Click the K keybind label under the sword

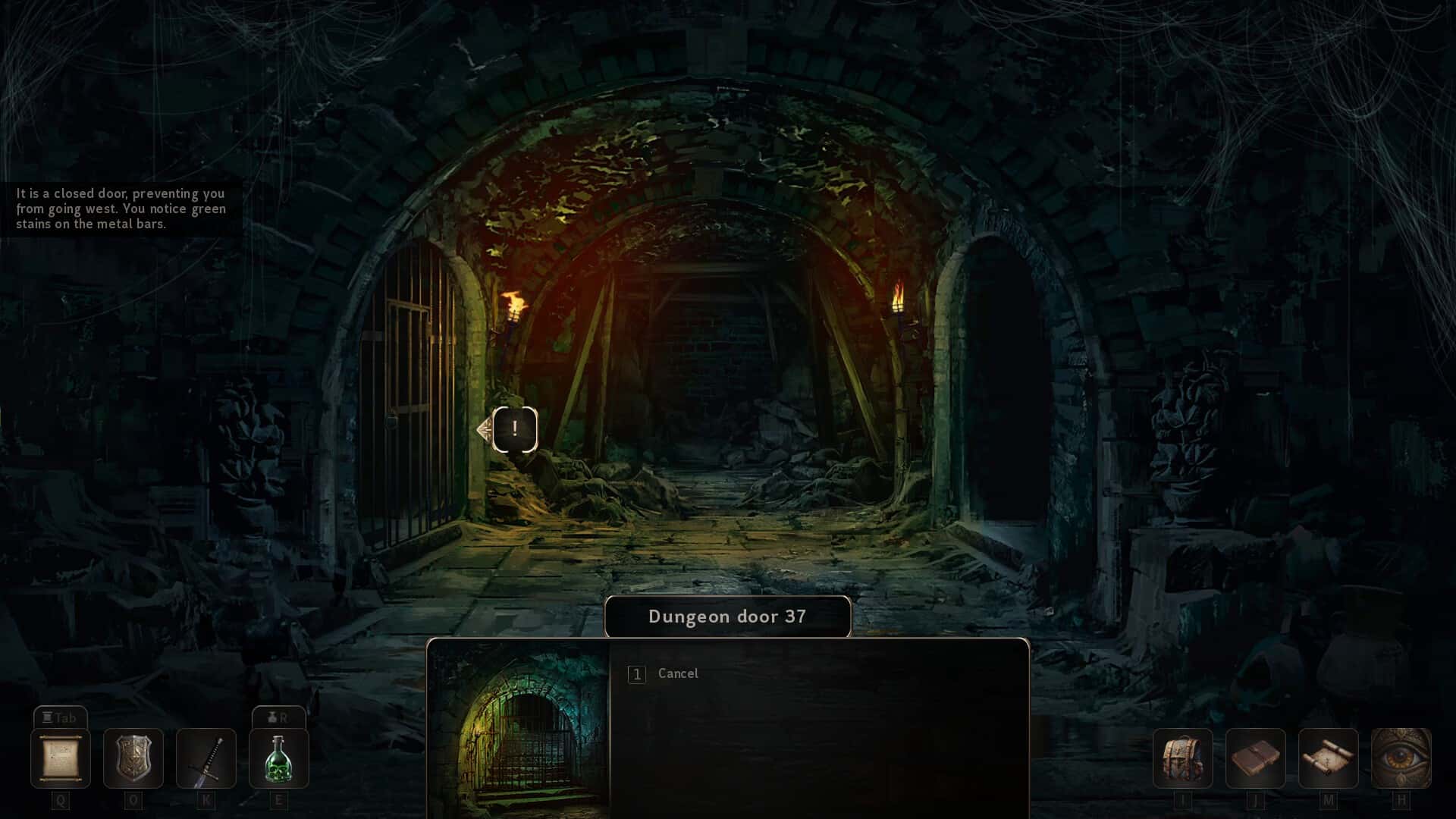[206, 799]
